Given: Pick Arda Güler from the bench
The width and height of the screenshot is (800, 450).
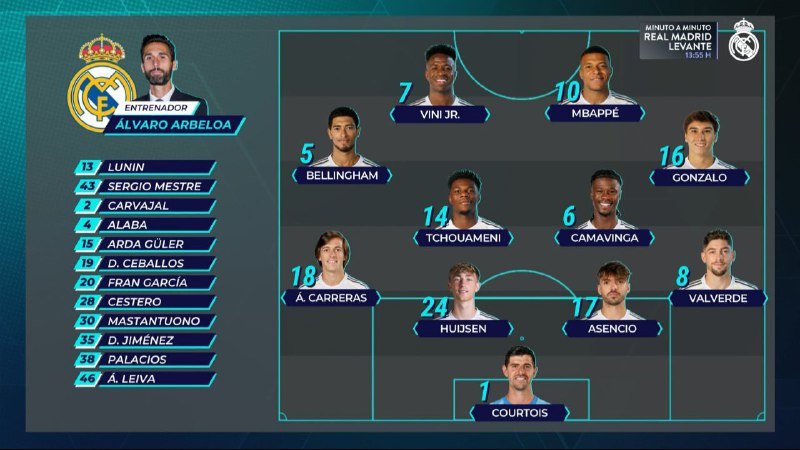Looking at the screenshot, I should (x=146, y=244).
